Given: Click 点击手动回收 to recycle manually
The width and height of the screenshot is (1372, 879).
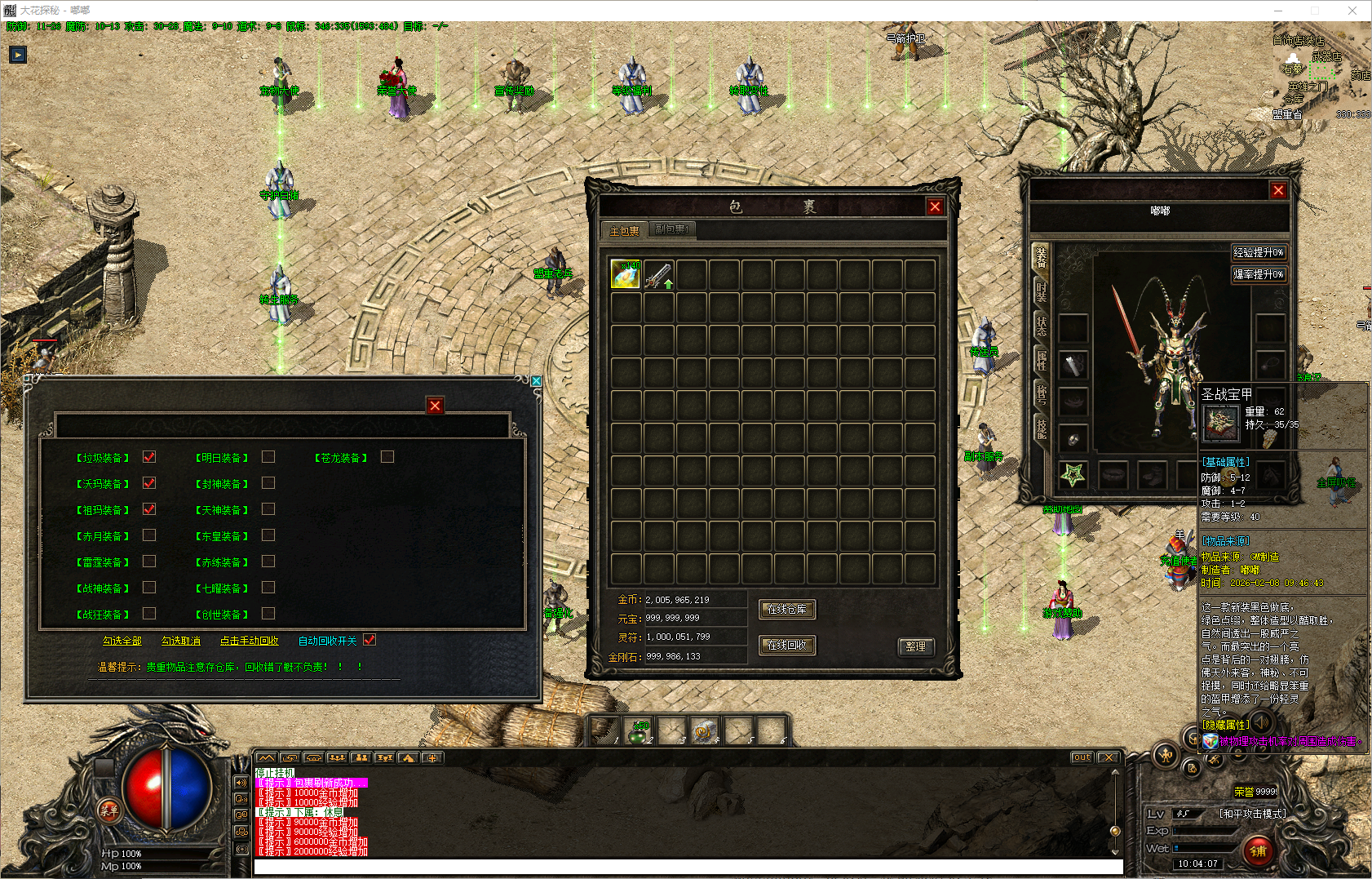Looking at the screenshot, I should pos(250,641).
